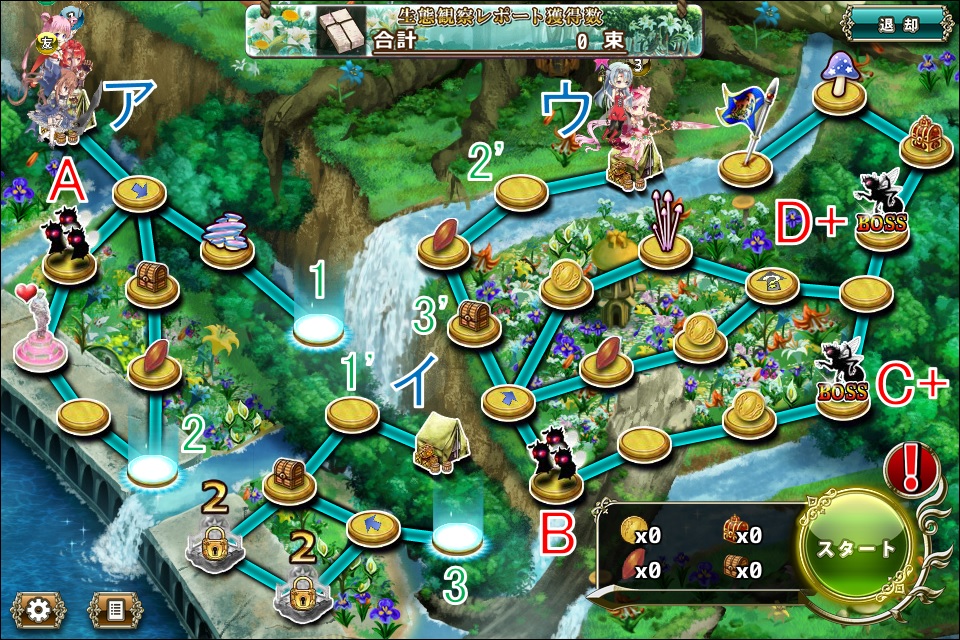Open the gear settings menu

[x=40, y=609]
